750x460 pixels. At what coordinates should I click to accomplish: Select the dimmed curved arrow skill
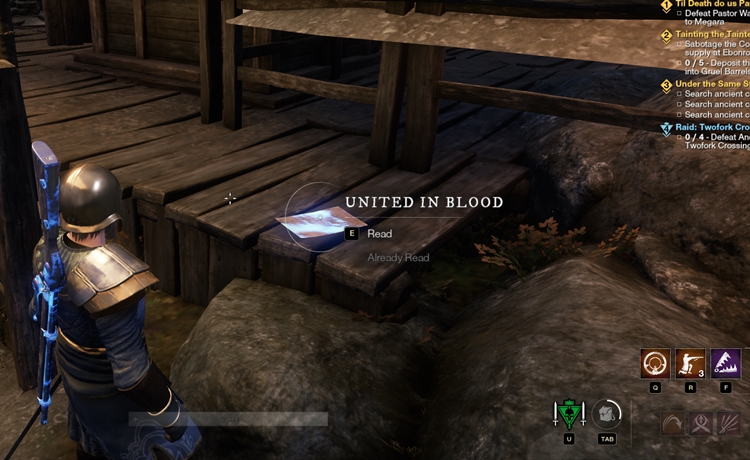[x=674, y=423]
